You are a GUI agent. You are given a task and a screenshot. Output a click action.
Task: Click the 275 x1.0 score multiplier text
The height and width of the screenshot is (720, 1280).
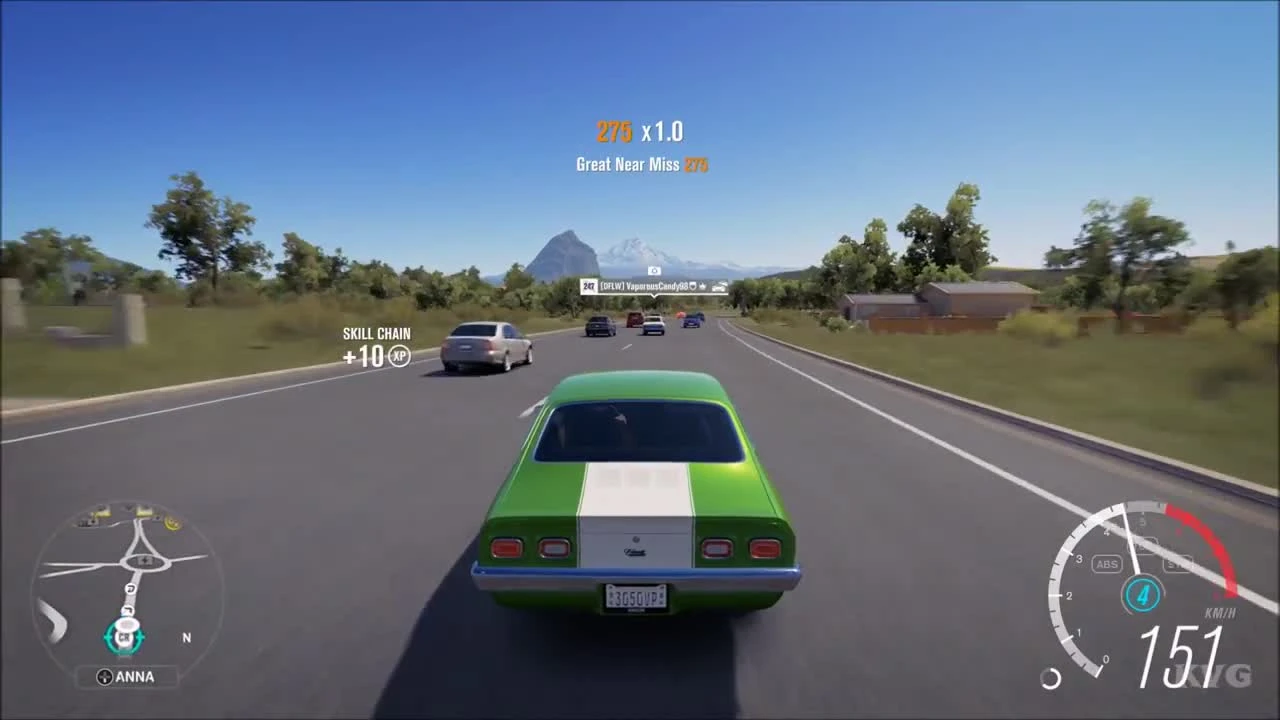640,131
